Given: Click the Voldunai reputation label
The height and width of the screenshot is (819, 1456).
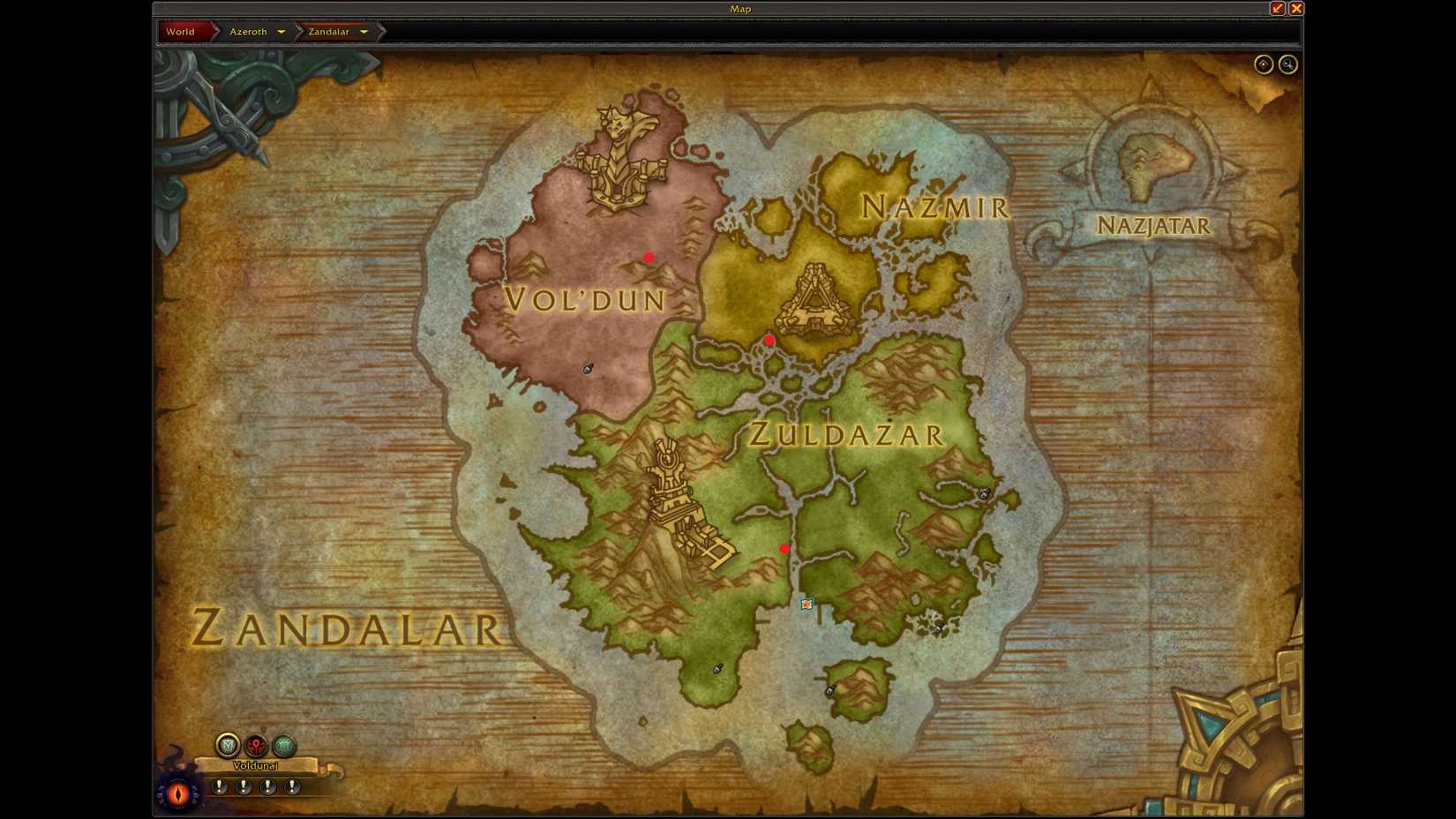Looking at the screenshot, I should (256, 765).
